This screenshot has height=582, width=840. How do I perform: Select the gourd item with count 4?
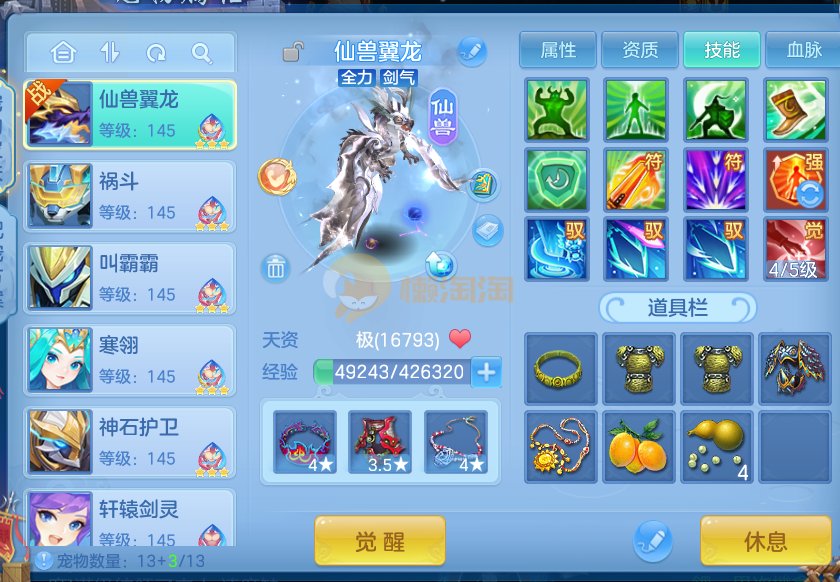point(717,446)
